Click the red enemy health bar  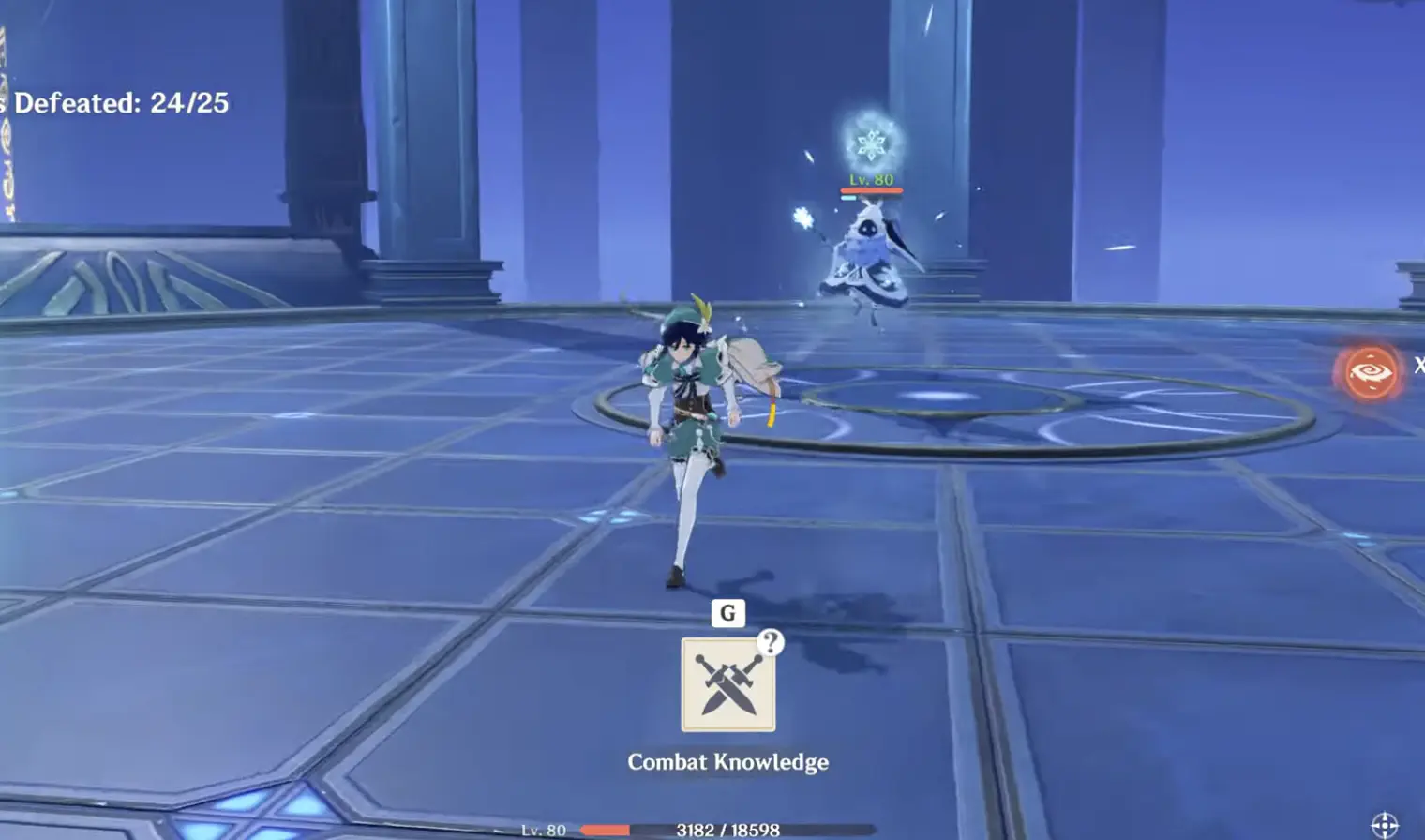873,189
